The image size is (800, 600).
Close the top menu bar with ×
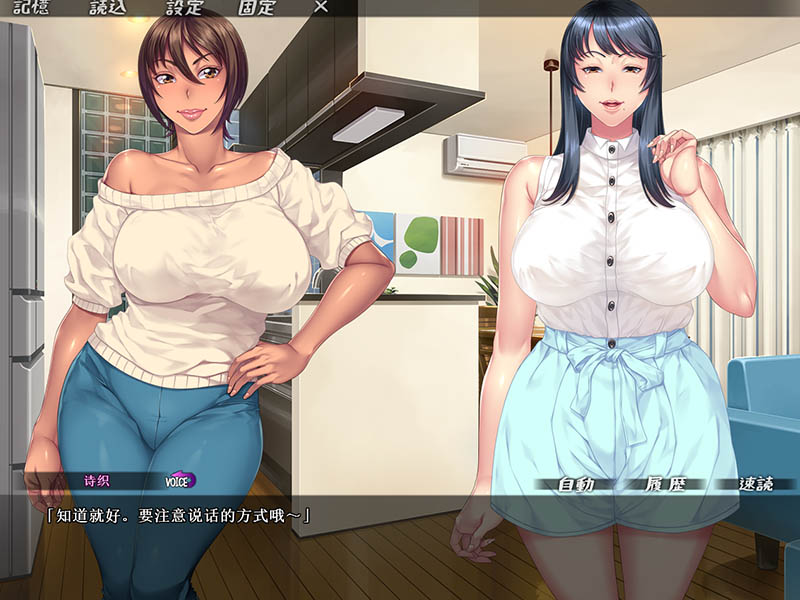pos(321,7)
